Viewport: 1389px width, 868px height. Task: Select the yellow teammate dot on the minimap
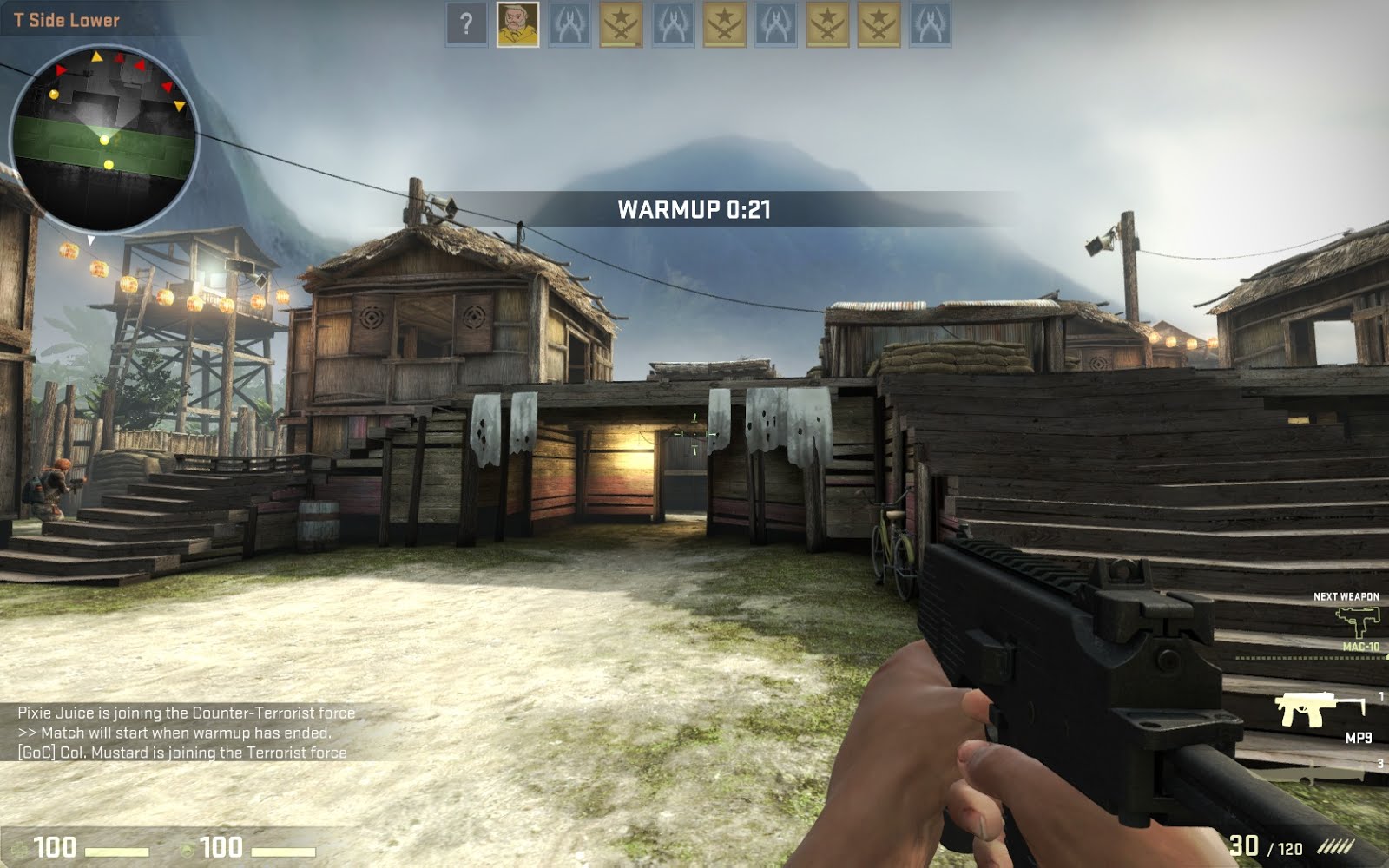click(104, 141)
